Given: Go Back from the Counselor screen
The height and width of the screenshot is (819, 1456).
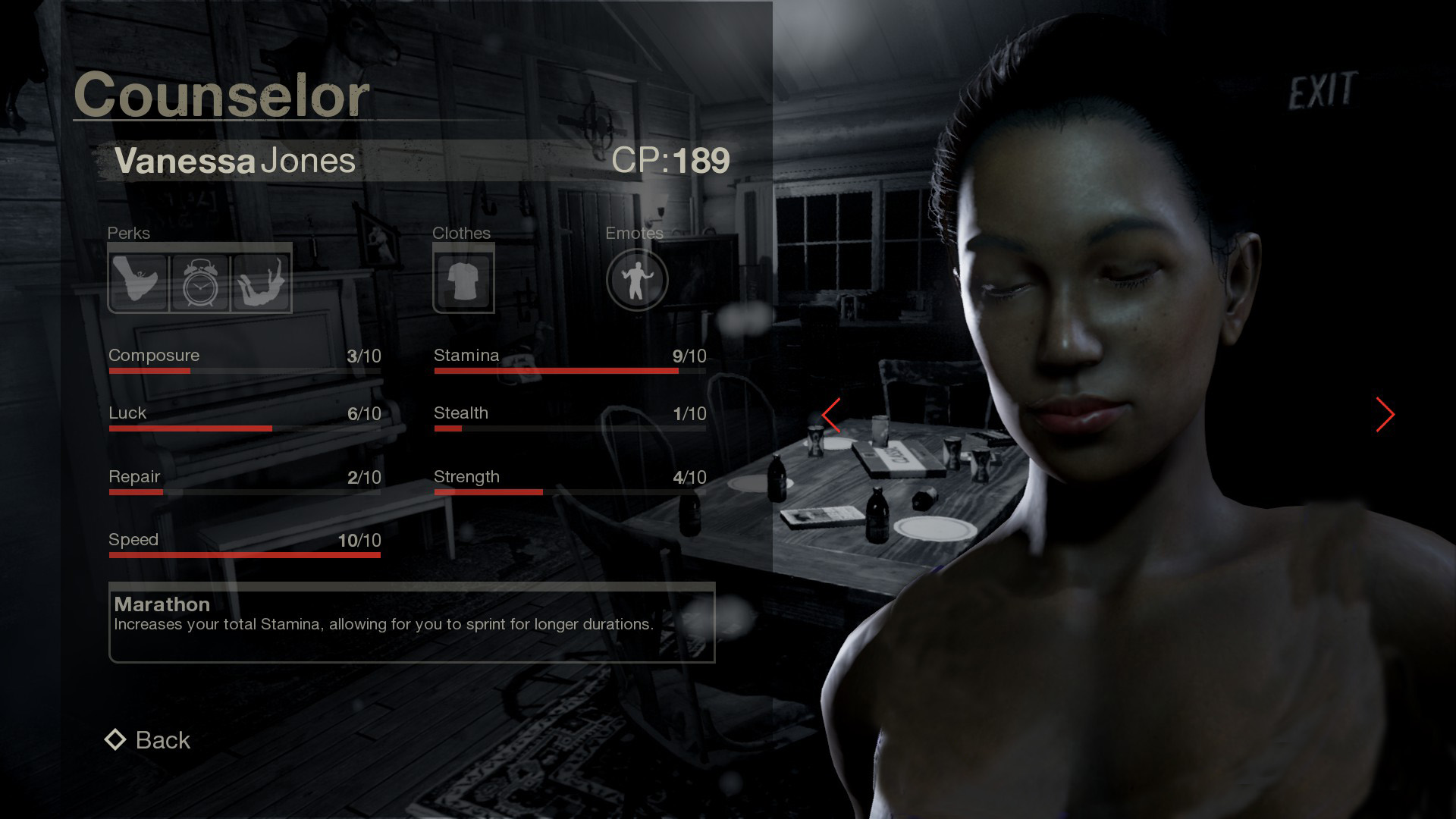Looking at the screenshot, I should pos(149,740).
